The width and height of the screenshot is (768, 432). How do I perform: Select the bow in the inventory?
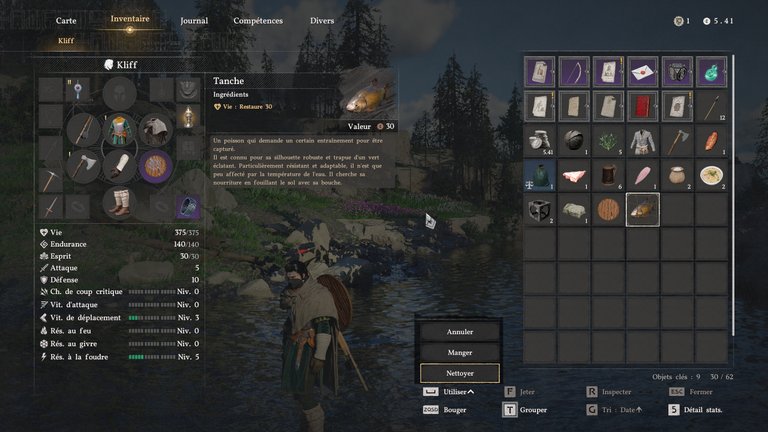point(574,72)
